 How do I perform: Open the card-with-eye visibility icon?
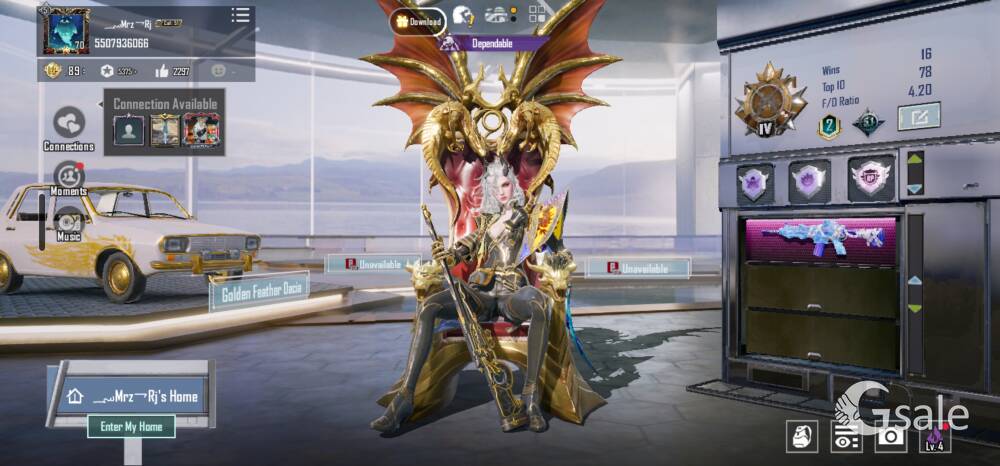pos(846,436)
